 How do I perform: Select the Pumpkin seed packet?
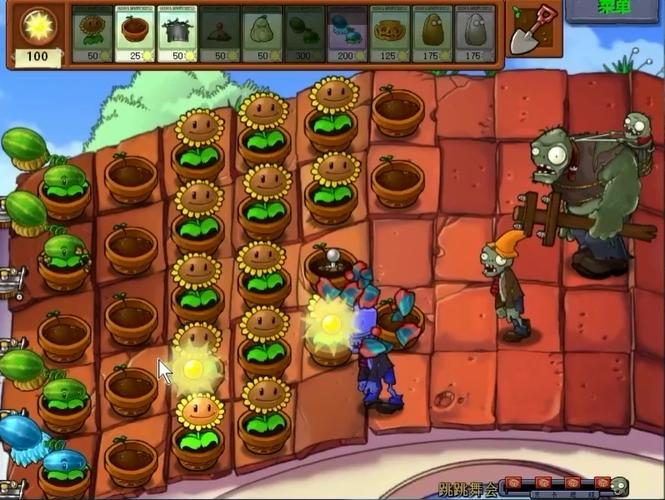[x=389, y=34]
